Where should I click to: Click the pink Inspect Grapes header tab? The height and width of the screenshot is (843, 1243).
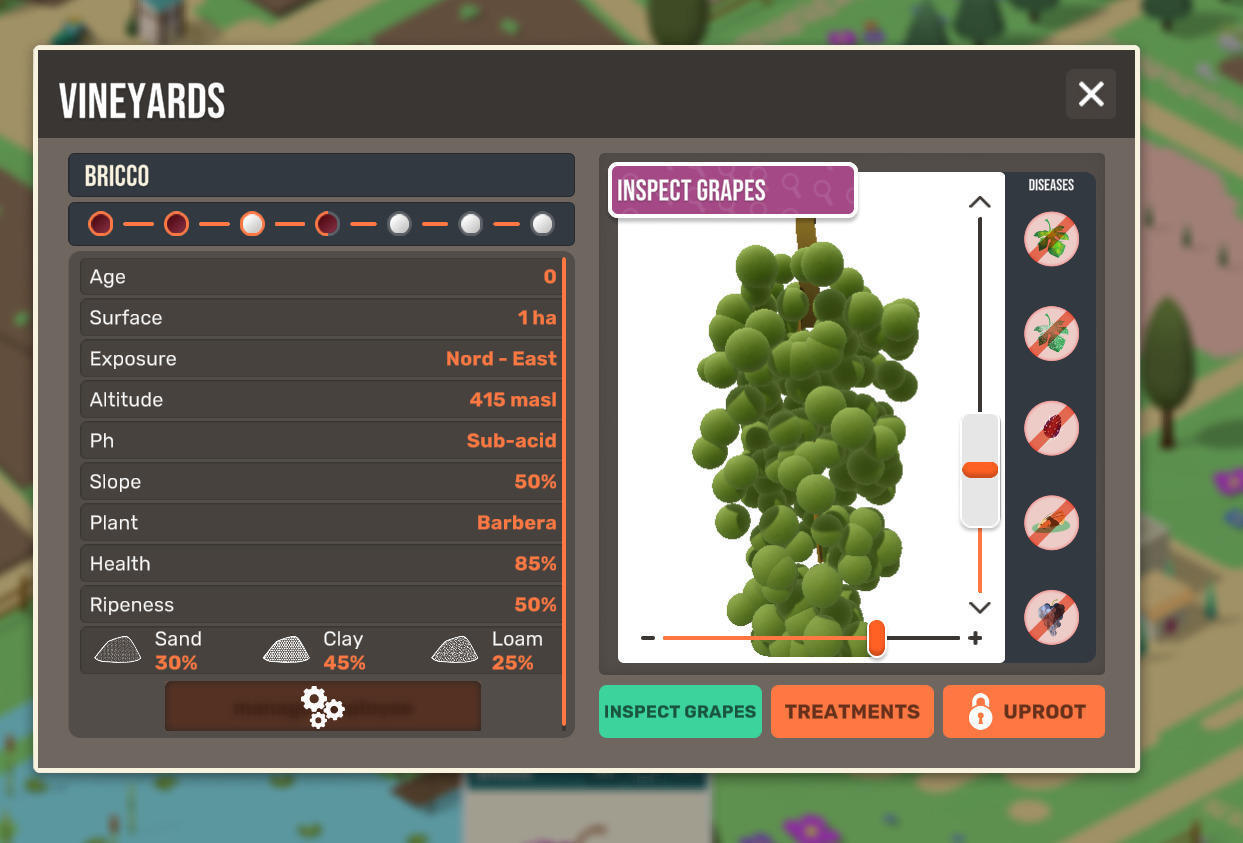point(732,190)
